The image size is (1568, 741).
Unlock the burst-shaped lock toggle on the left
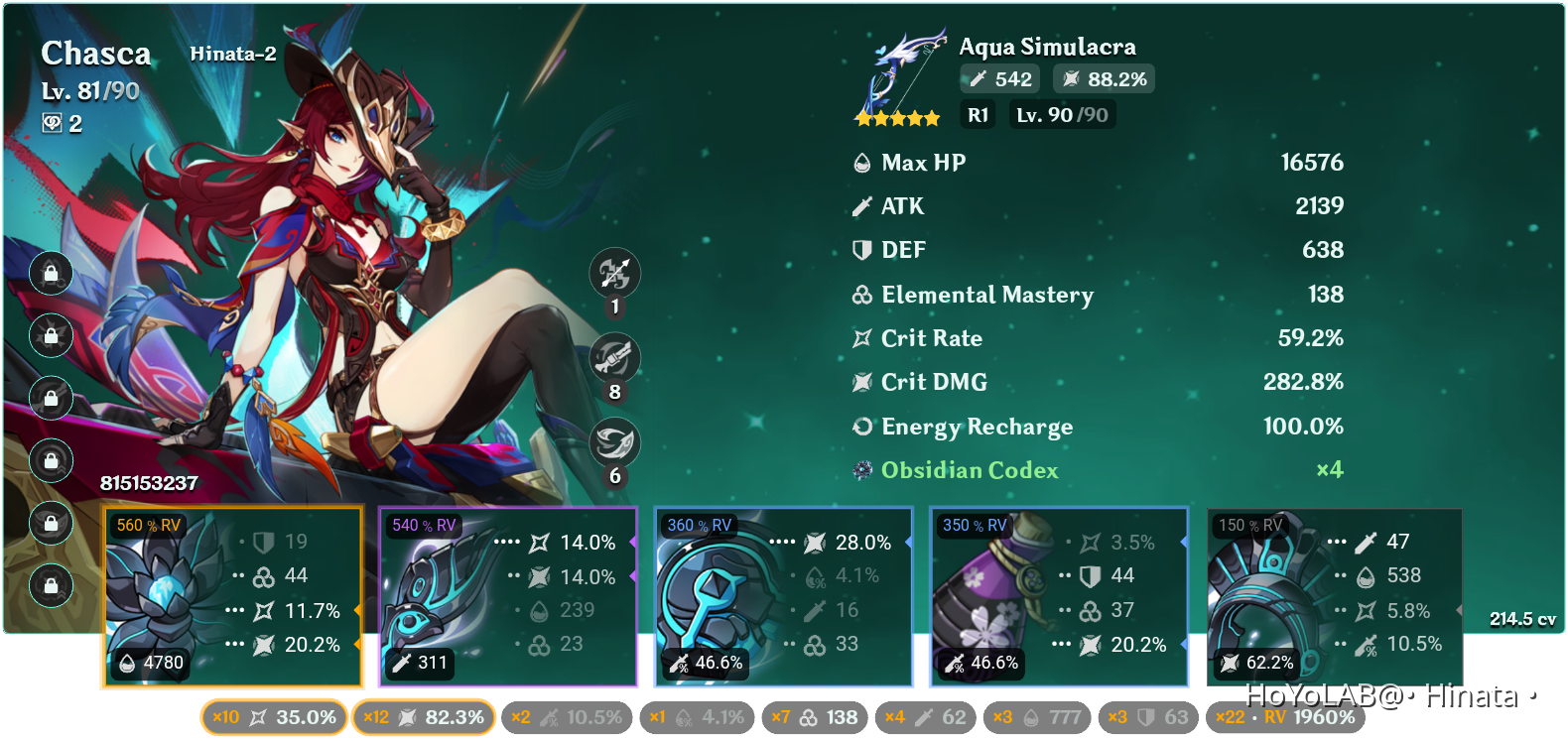click(x=50, y=336)
